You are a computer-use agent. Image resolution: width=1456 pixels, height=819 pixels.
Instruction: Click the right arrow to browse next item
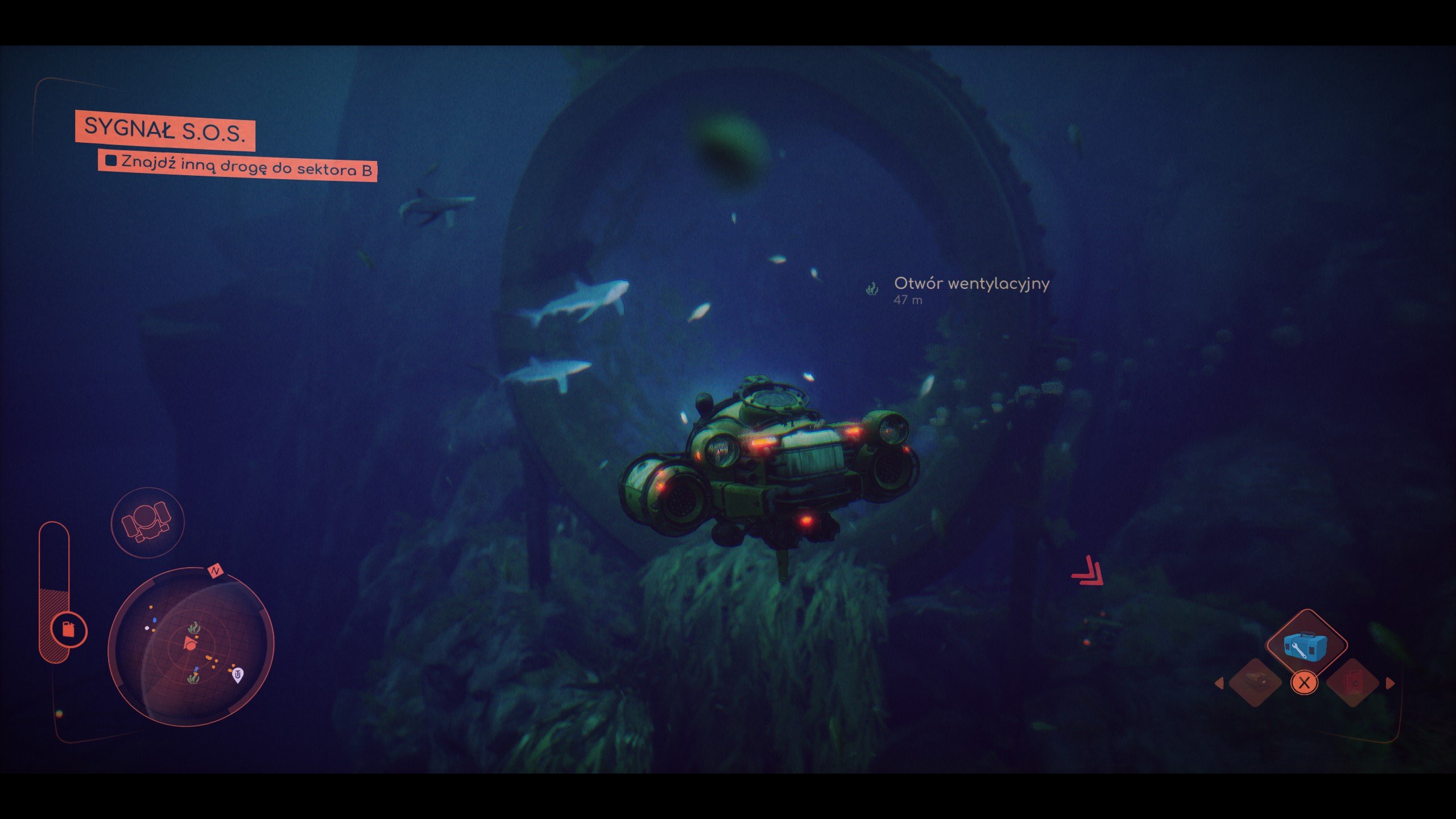pyautogui.click(x=1390, y=683)
